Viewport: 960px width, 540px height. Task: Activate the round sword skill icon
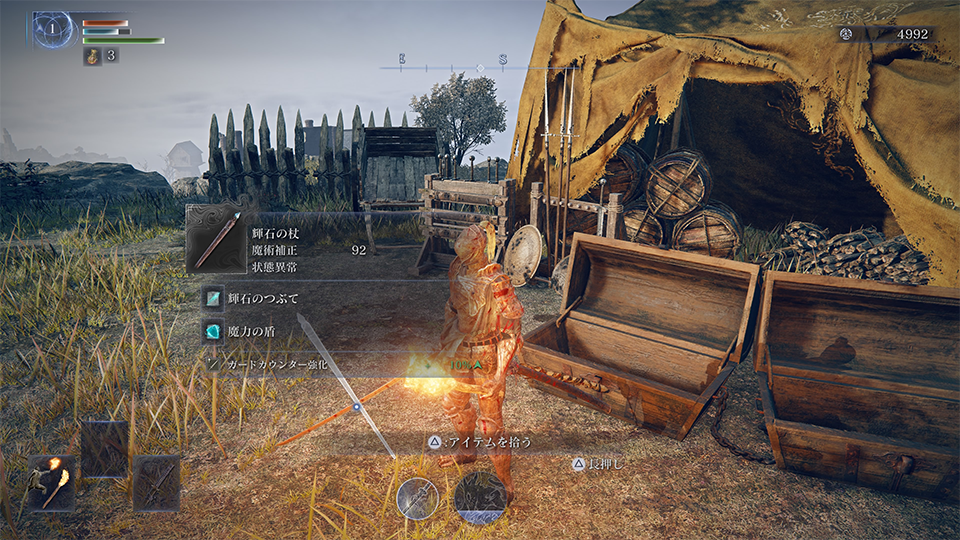[418, 497]
